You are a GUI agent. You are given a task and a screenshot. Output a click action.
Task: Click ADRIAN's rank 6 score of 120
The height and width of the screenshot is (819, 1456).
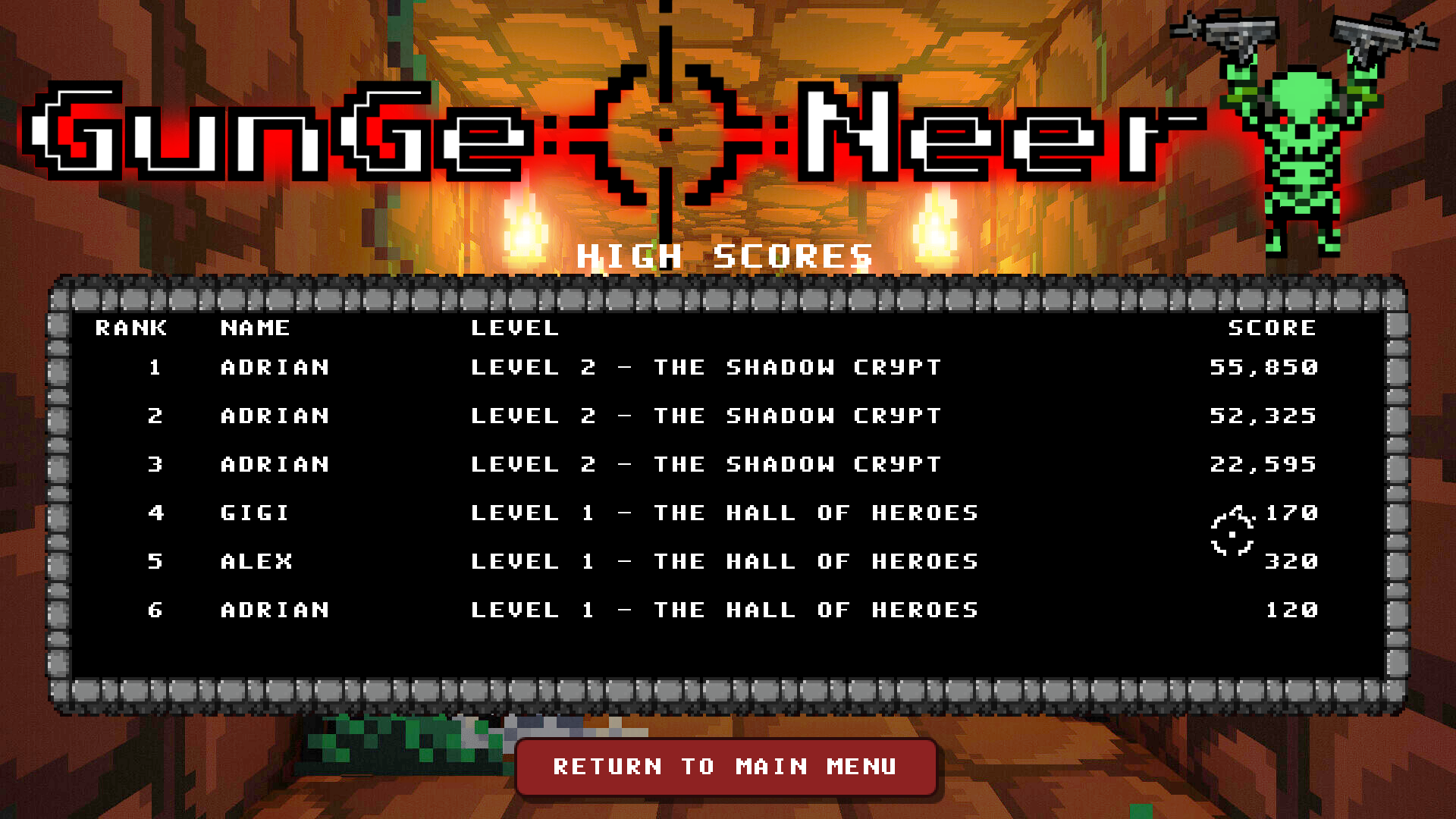(1291, 610)
